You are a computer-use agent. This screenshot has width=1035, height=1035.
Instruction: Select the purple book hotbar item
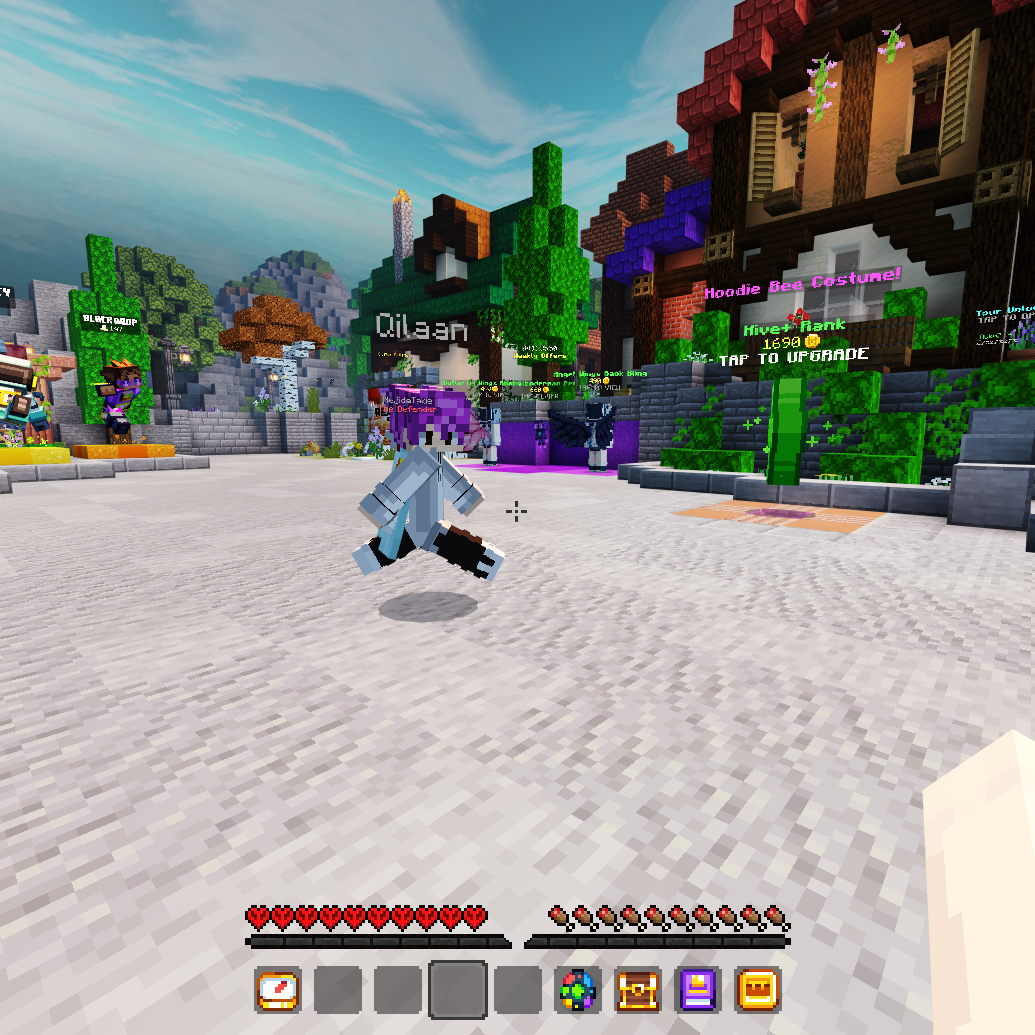tap(698, 990)
